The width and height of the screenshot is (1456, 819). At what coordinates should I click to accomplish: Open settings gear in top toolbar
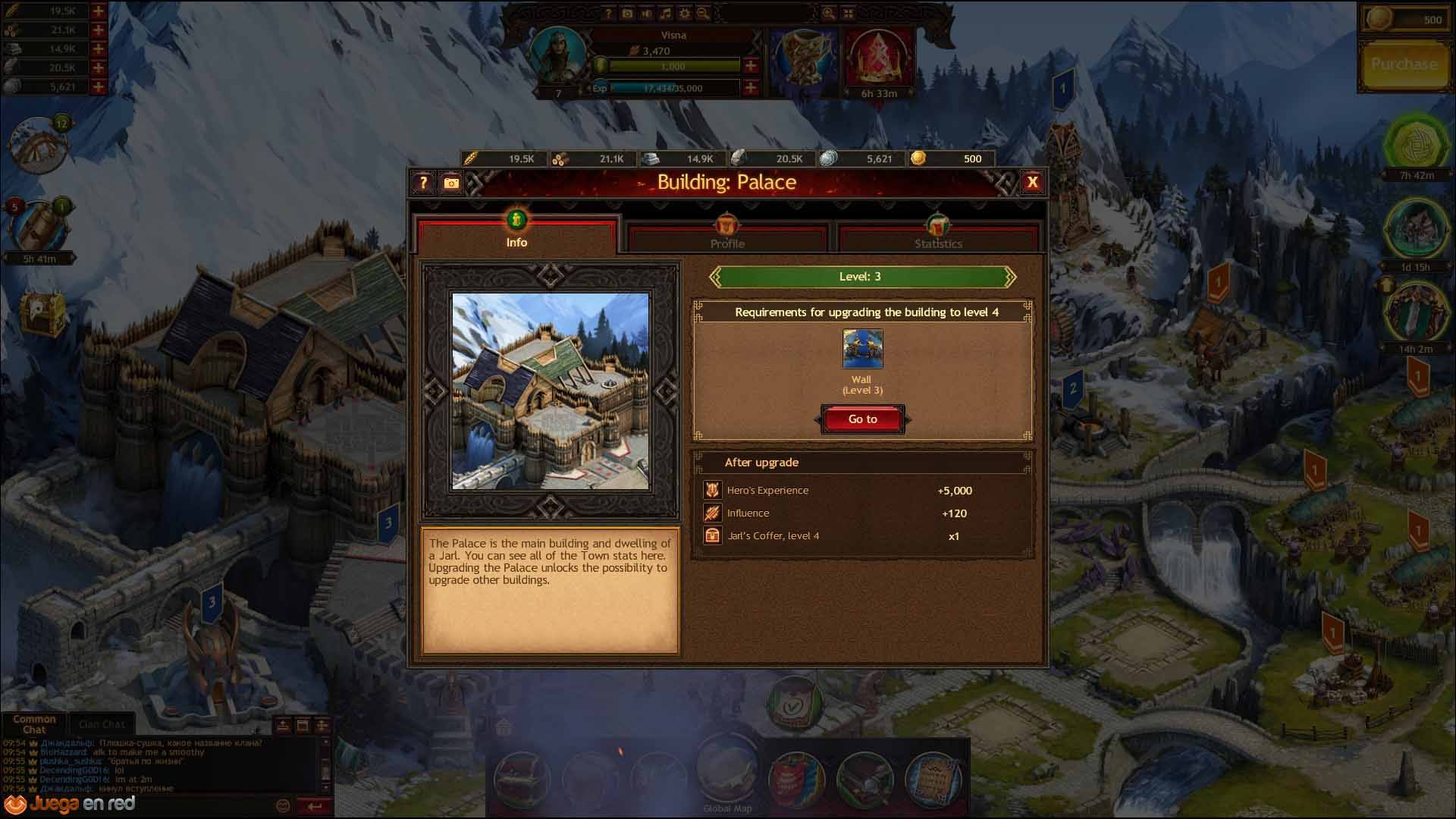pos(684,14)
